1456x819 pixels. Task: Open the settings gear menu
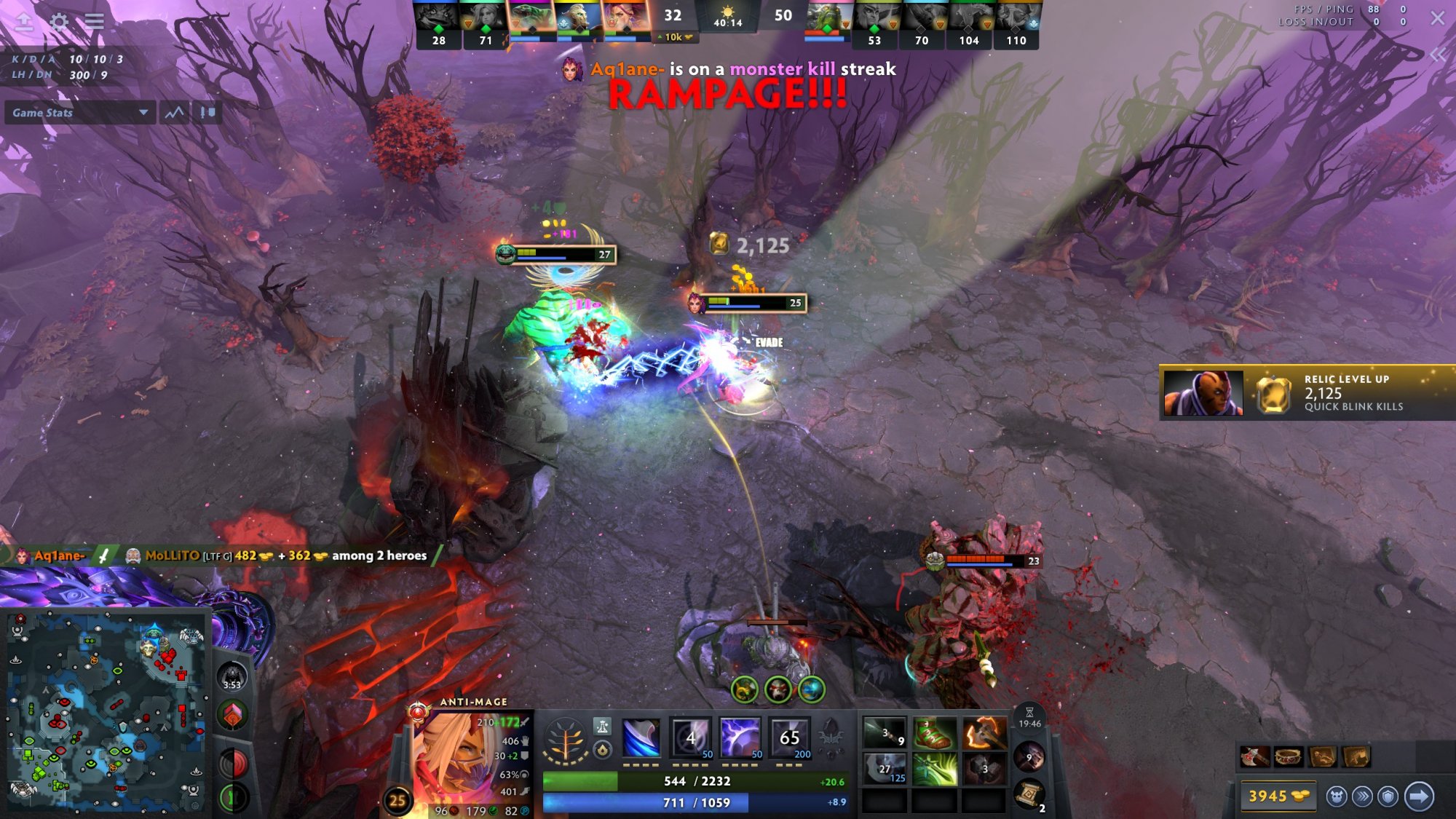[59, 21]
